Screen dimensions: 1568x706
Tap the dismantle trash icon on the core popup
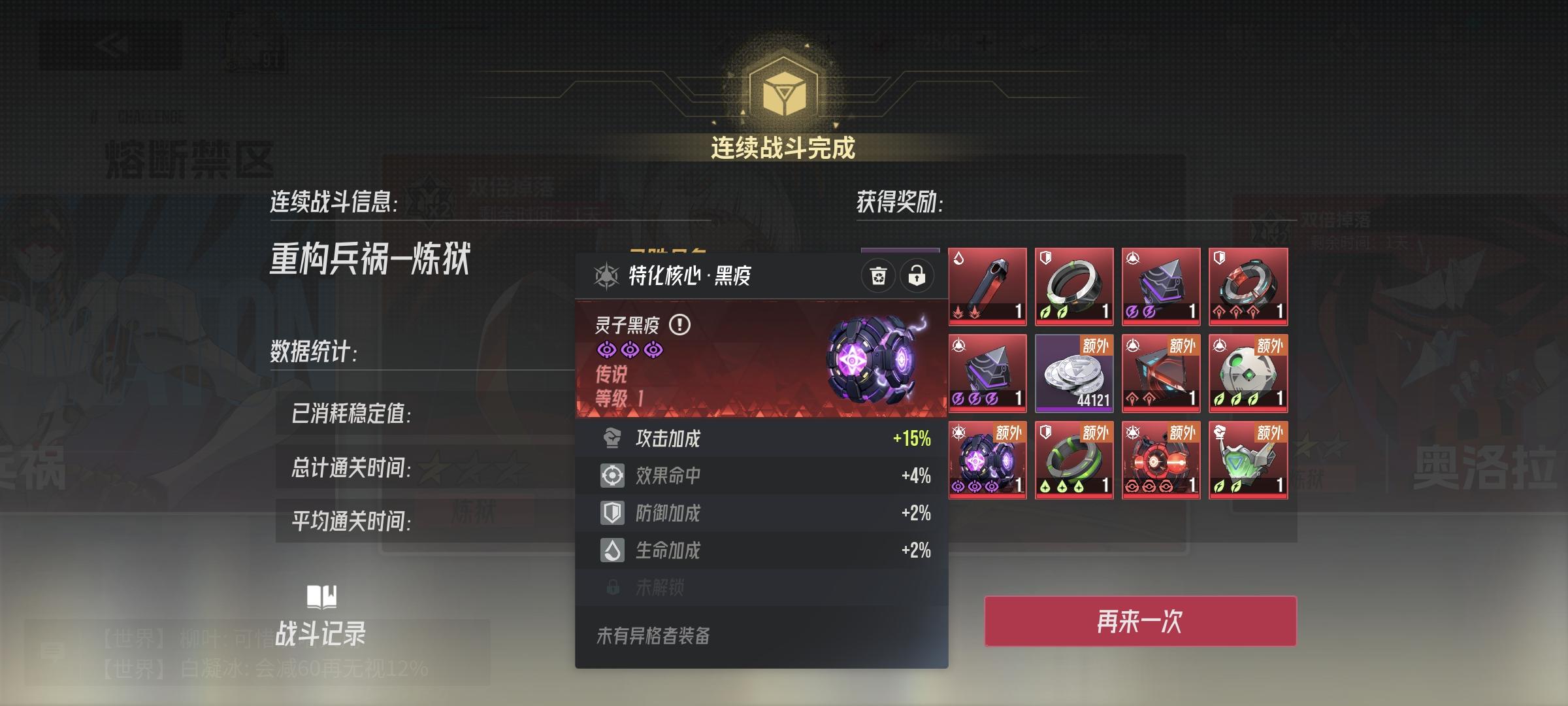[x=879, y=275]
